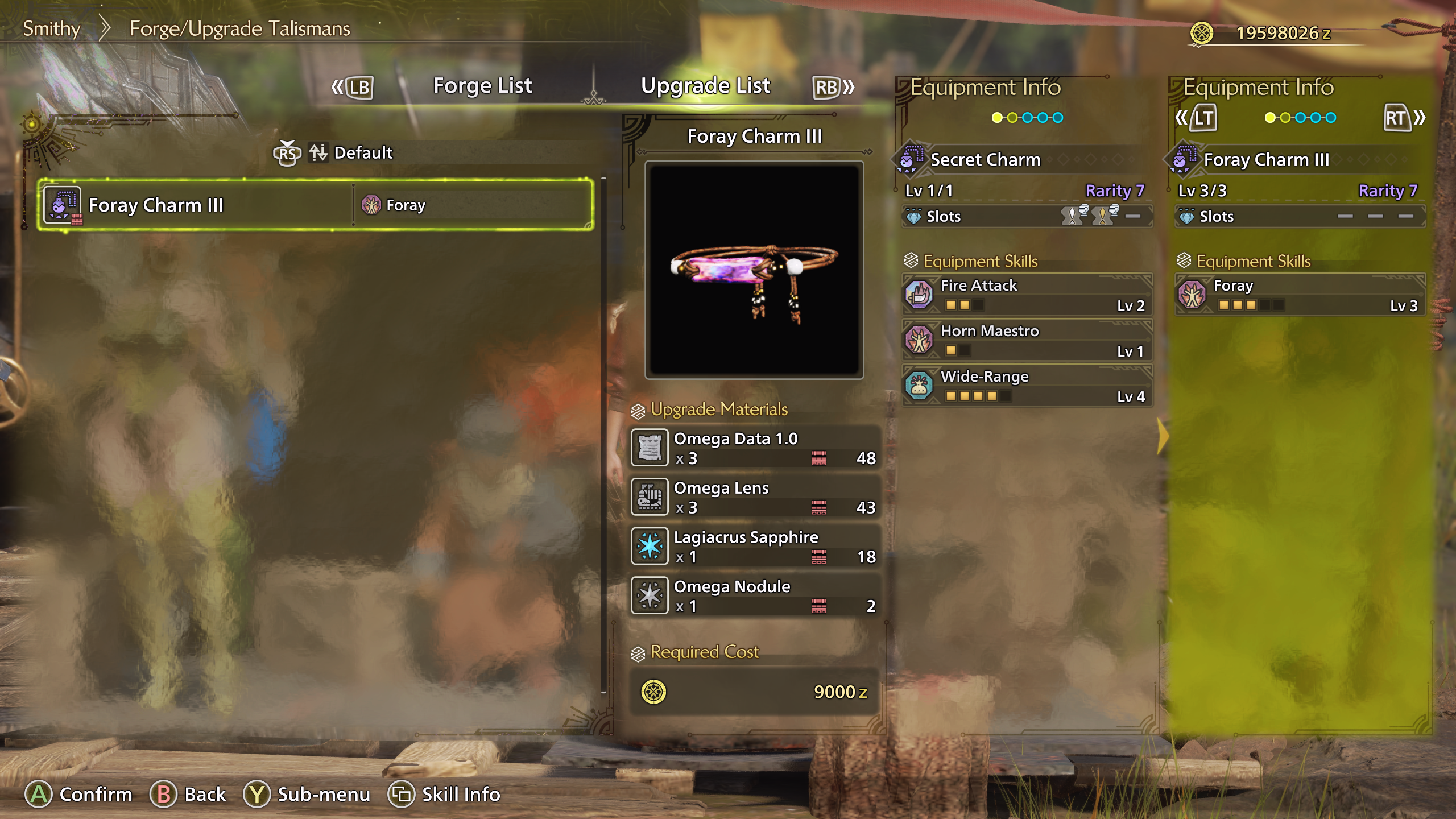The image size is (1456, 819).
Task: Click the Foray Charm III preview image
Action: 754,270
